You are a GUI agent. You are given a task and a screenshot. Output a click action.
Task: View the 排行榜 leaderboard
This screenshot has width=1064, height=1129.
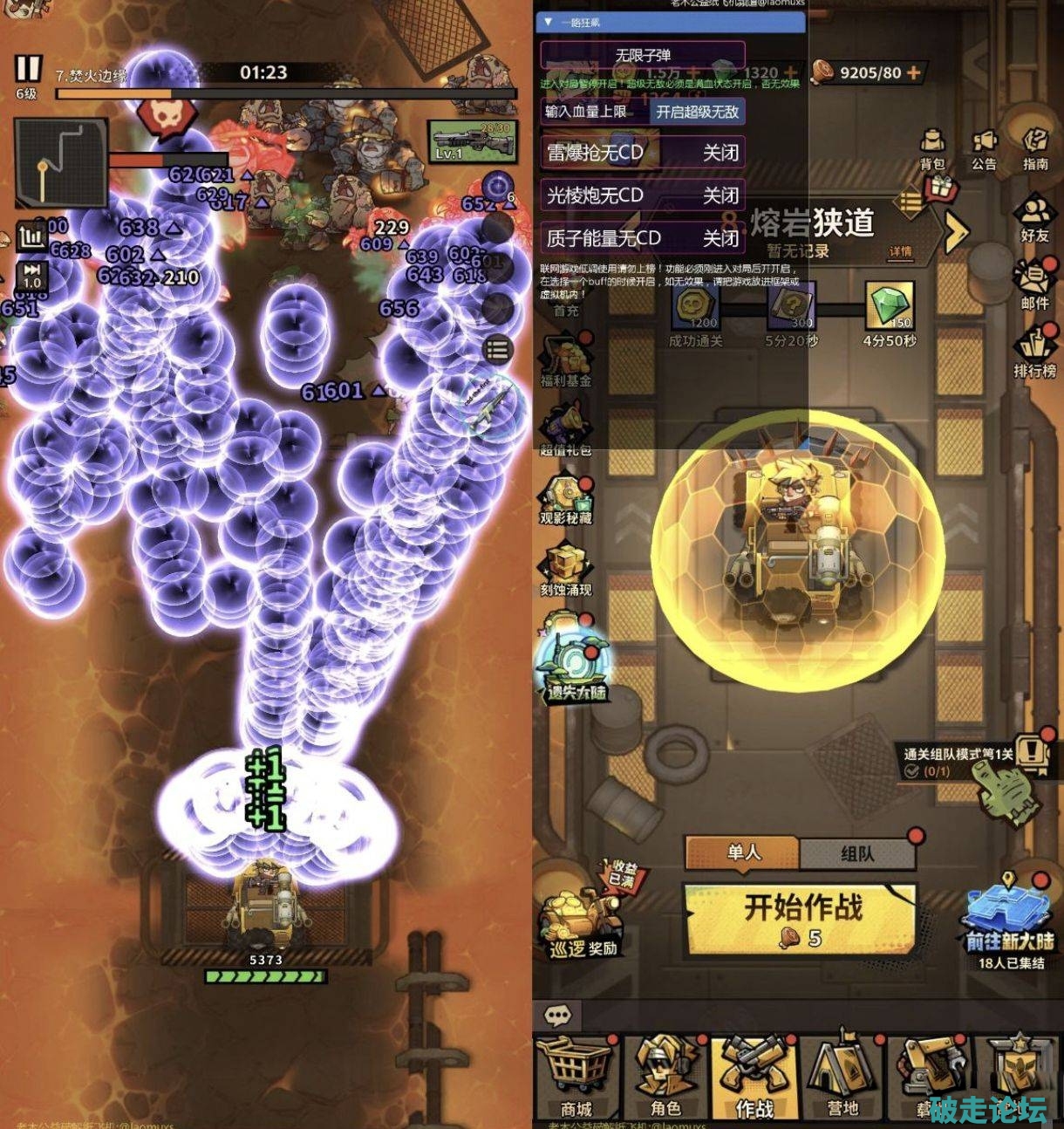coord(1034,354)
